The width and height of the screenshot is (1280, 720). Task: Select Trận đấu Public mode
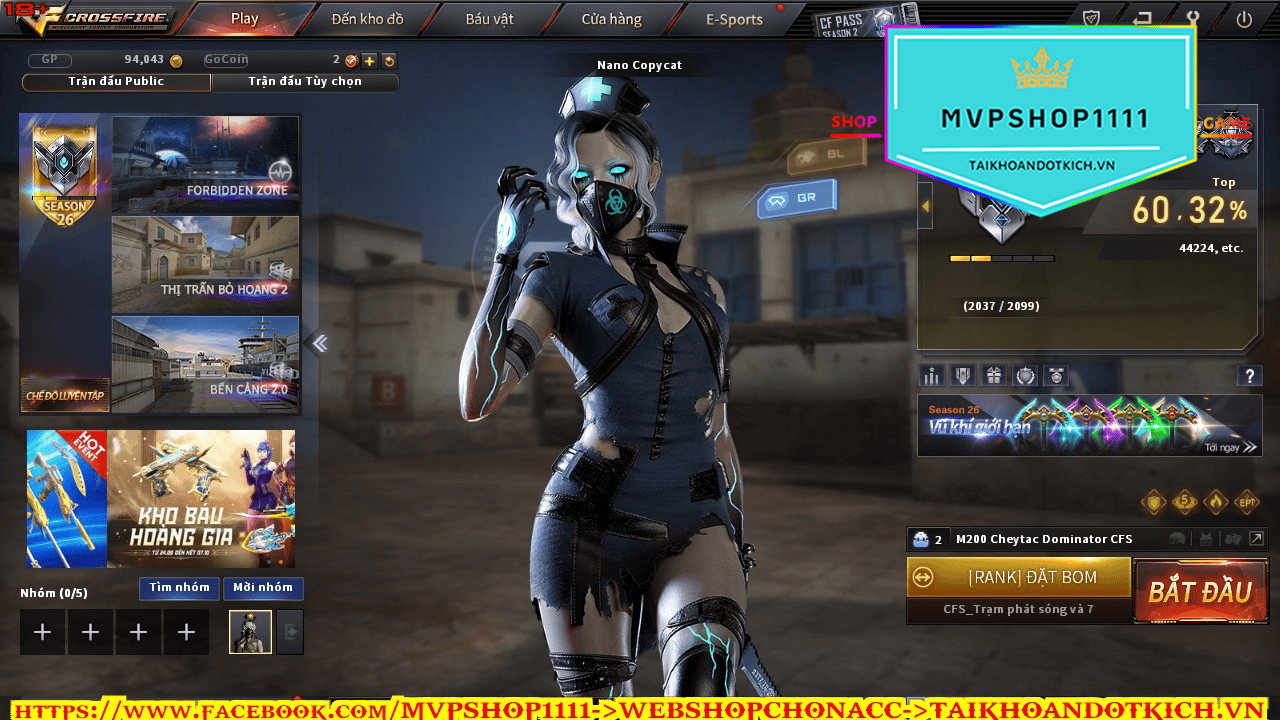coord(116,82)
